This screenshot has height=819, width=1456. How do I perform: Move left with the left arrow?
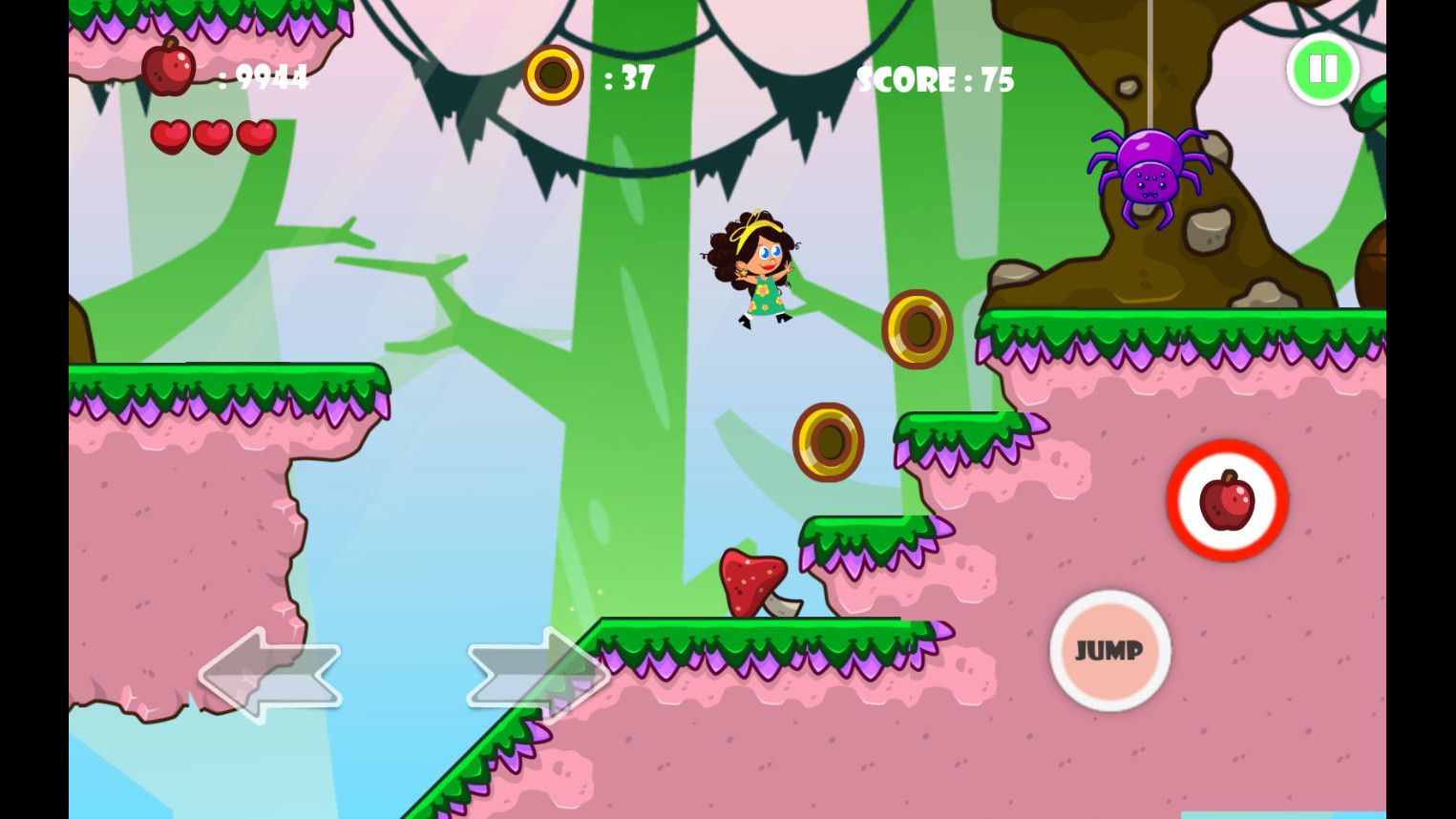(270, 674)
